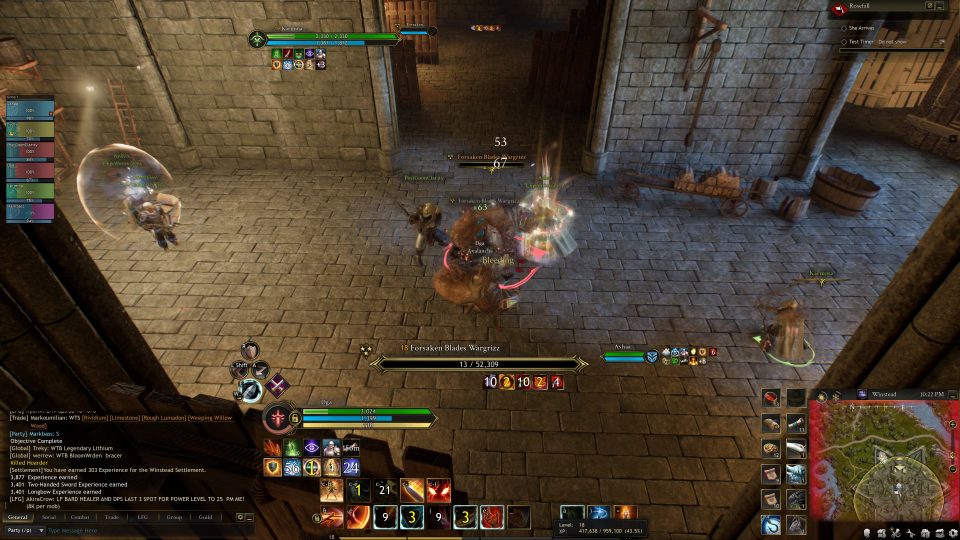The image size is (960, 540).
Task: Switch to the Guild chat tab
Action: point(205,517)
